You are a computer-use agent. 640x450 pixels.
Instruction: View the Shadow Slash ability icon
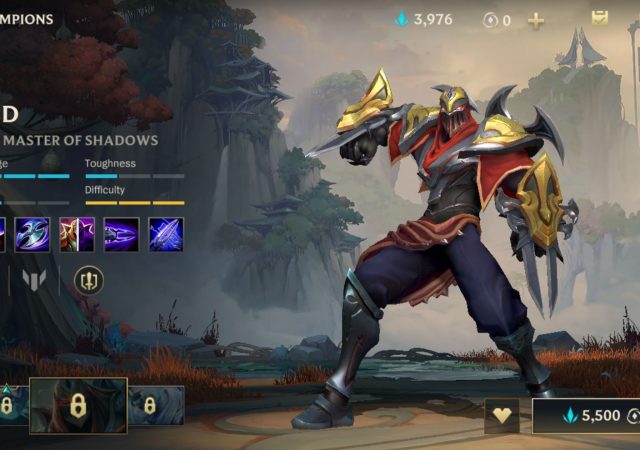point(121,234)
